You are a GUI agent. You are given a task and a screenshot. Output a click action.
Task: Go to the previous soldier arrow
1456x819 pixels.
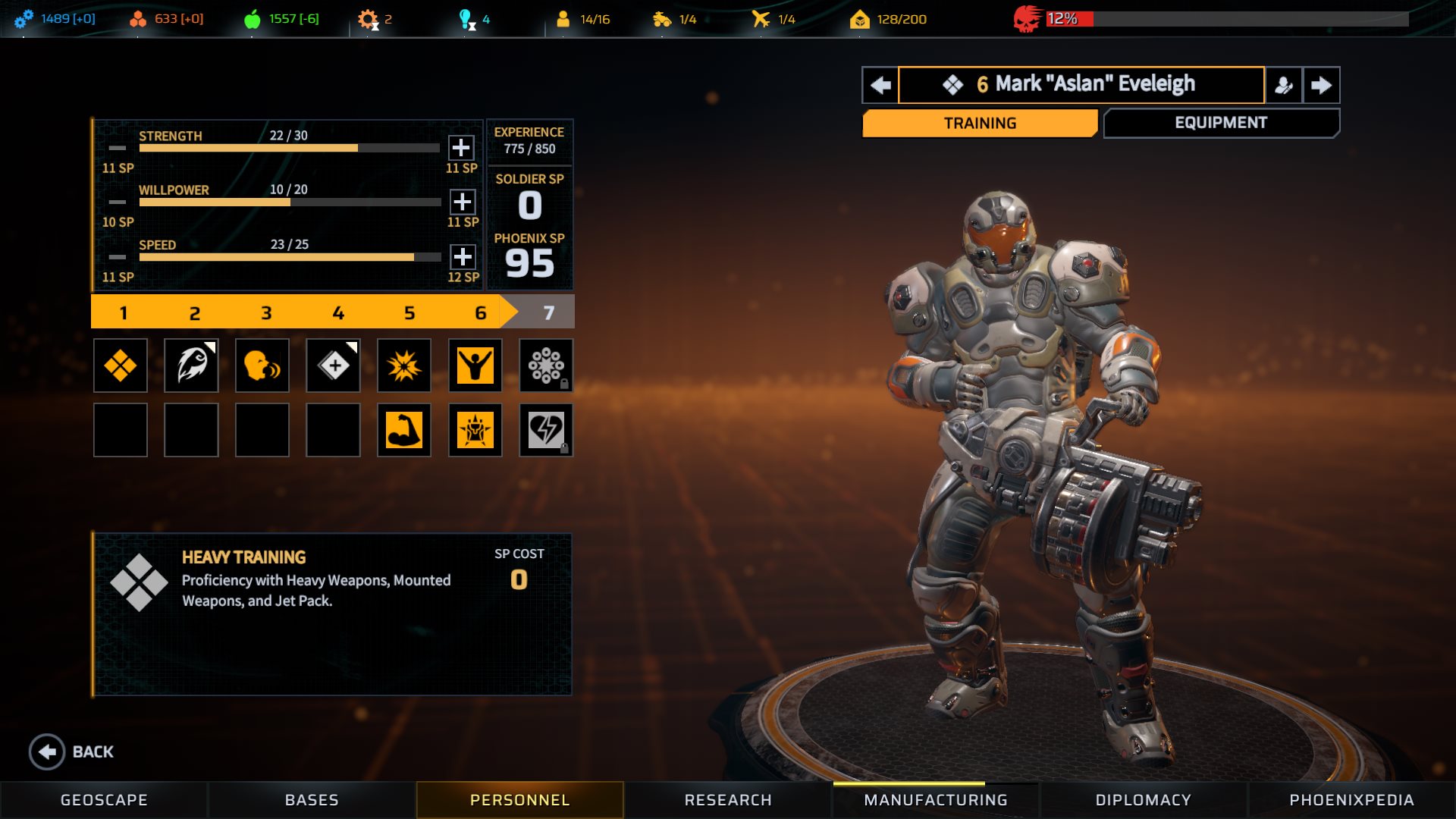(x=880, y=84)
